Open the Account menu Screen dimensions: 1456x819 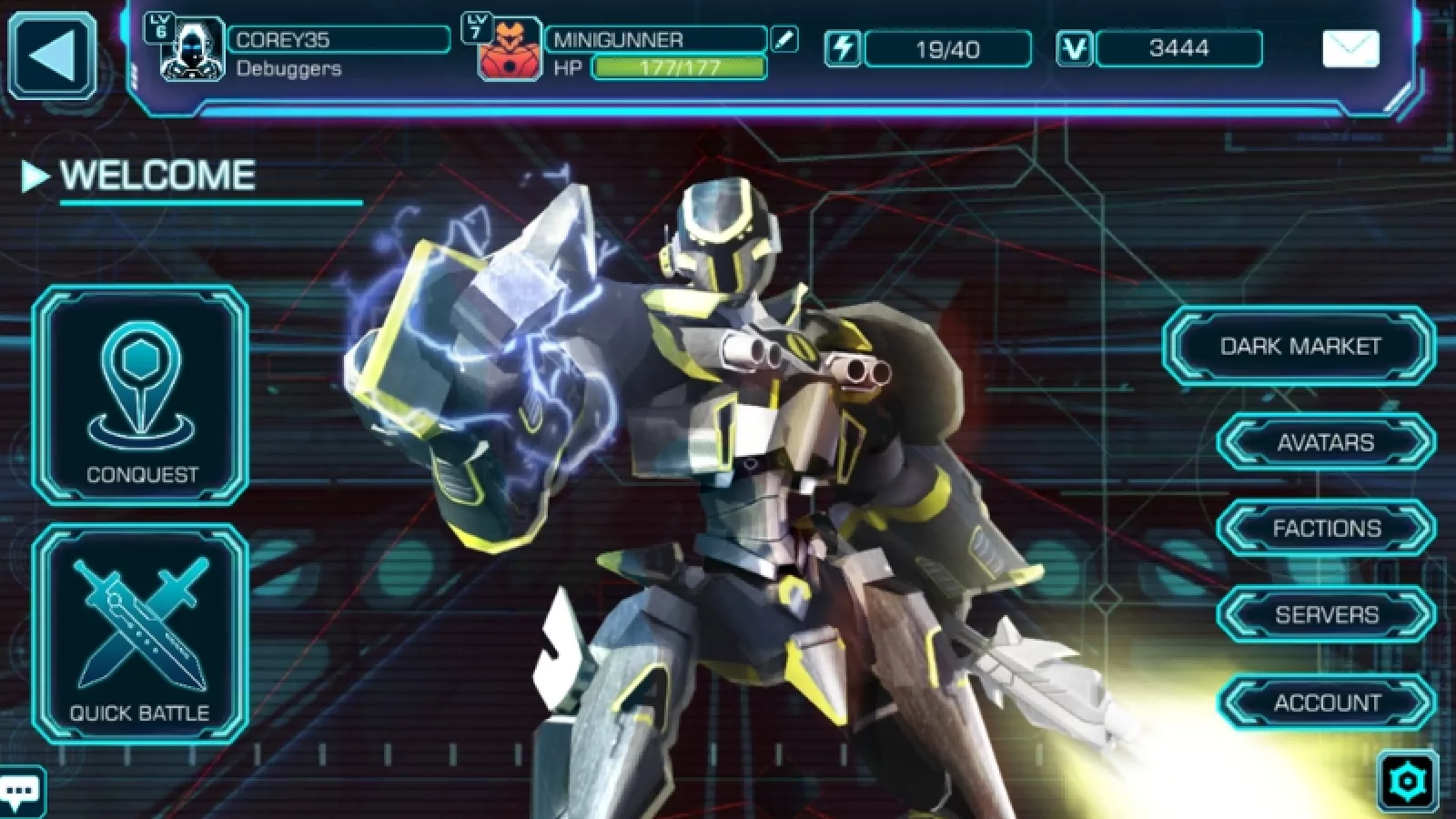click(x=1326, y=703)
